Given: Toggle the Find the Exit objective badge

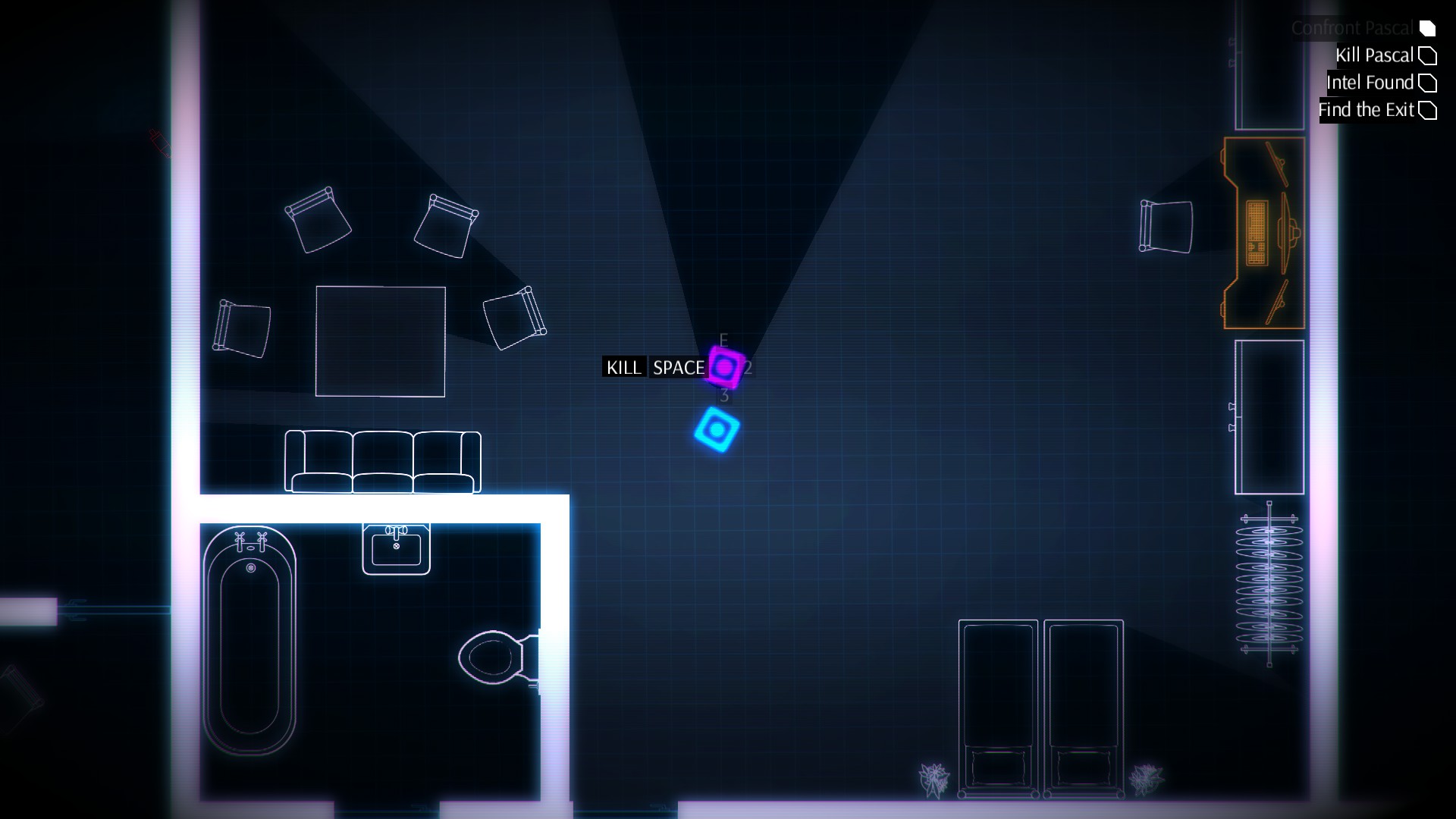Looking at the screenshot, I should click(1429, 110).
